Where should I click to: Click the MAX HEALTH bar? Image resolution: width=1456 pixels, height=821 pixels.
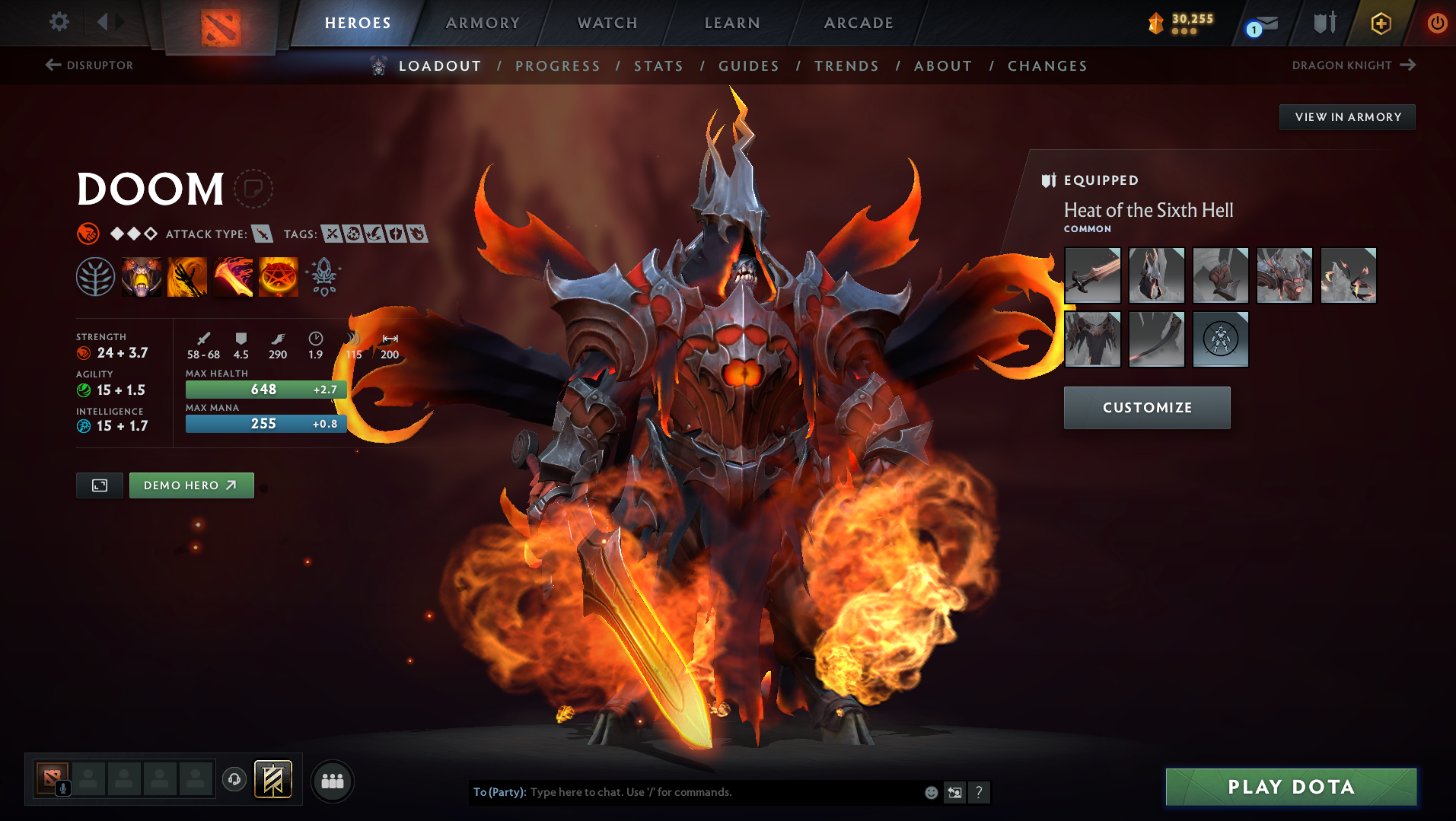click(x=265, y=389)
